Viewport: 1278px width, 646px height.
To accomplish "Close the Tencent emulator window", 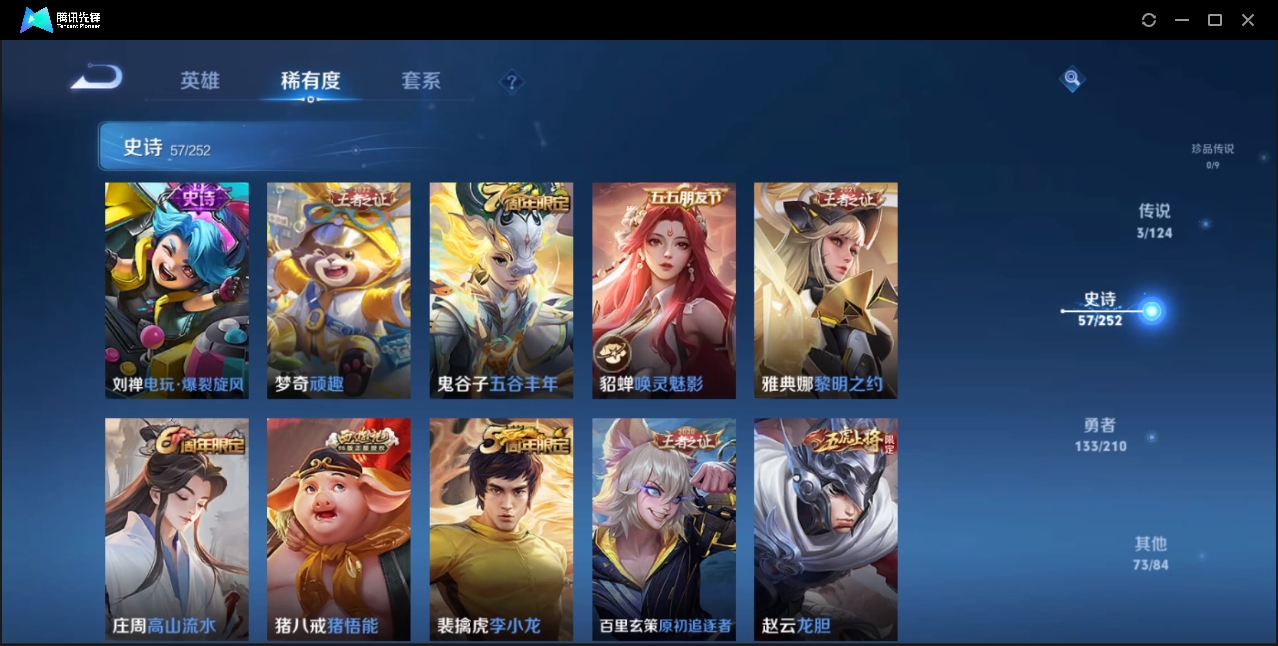I will (1248, 20).
